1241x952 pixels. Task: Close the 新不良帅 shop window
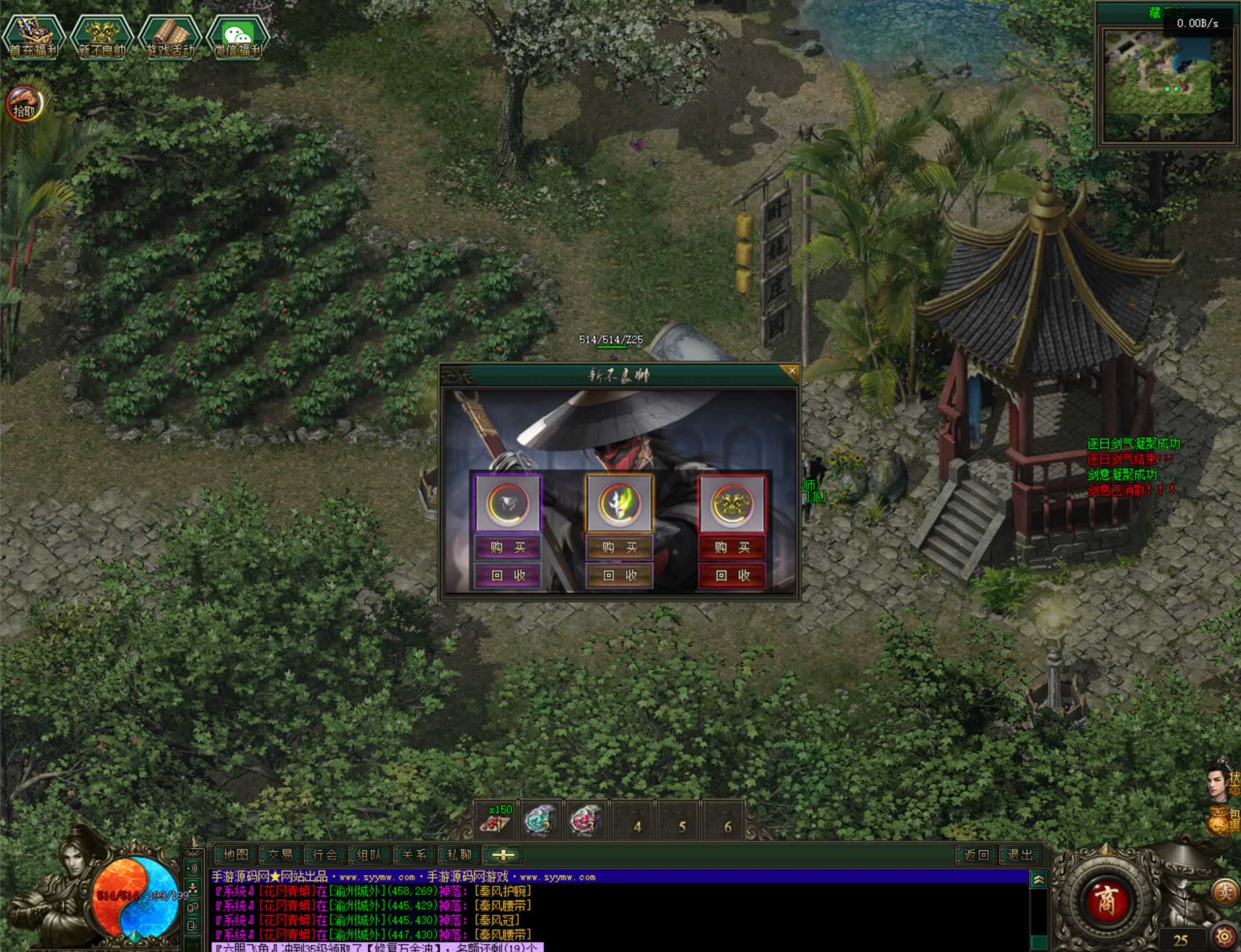(x=791, y=371)
